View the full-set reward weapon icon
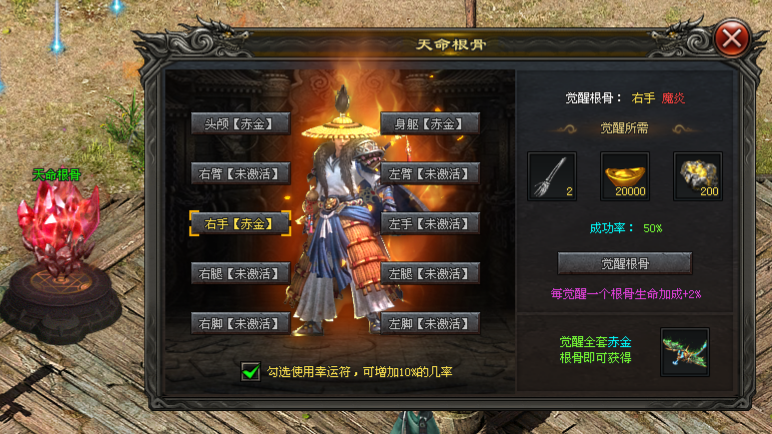This screenshot has height=434, width=772. pos(685,352)
